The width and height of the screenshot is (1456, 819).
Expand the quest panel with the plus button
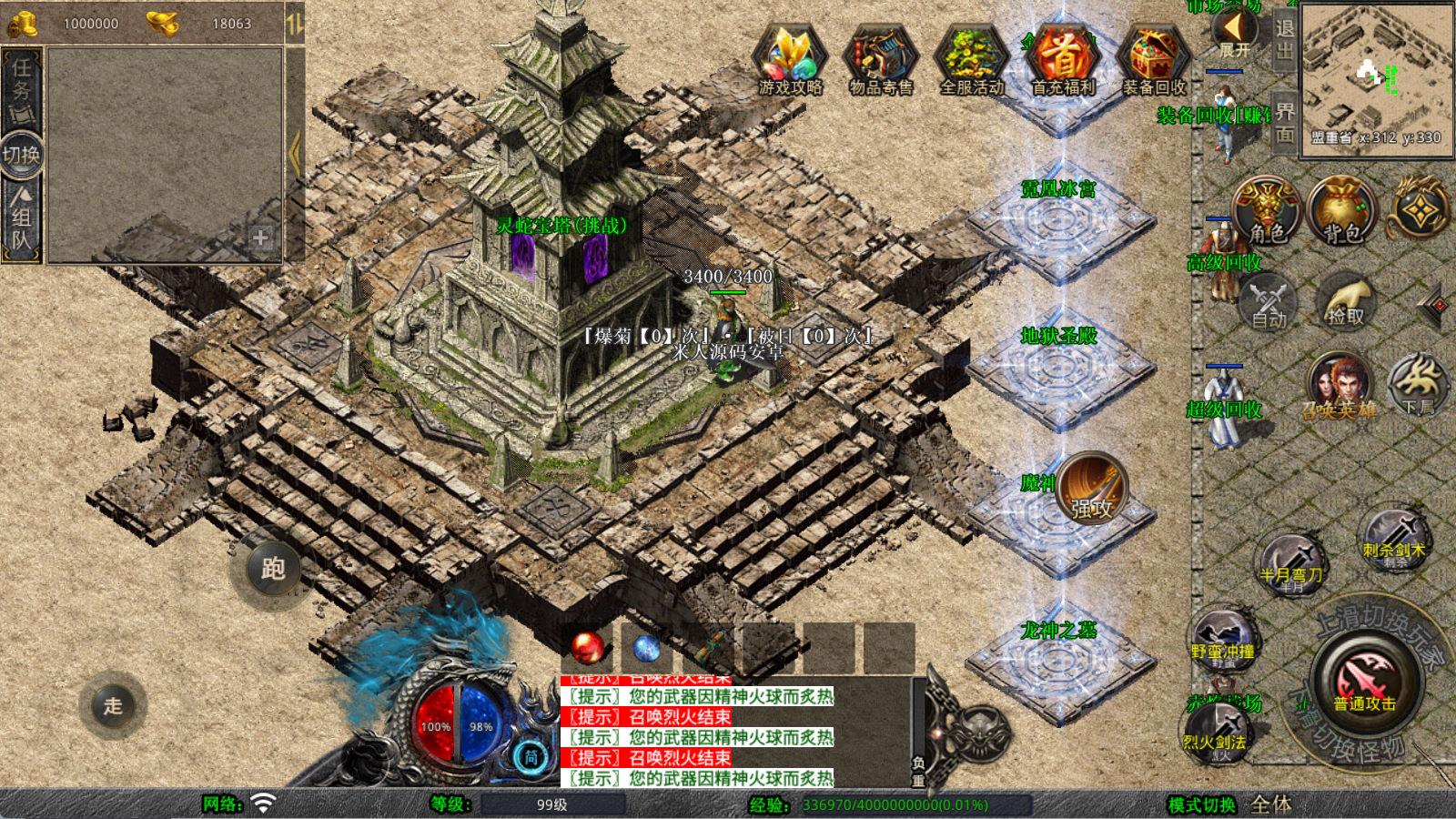[x=261, y=239]
